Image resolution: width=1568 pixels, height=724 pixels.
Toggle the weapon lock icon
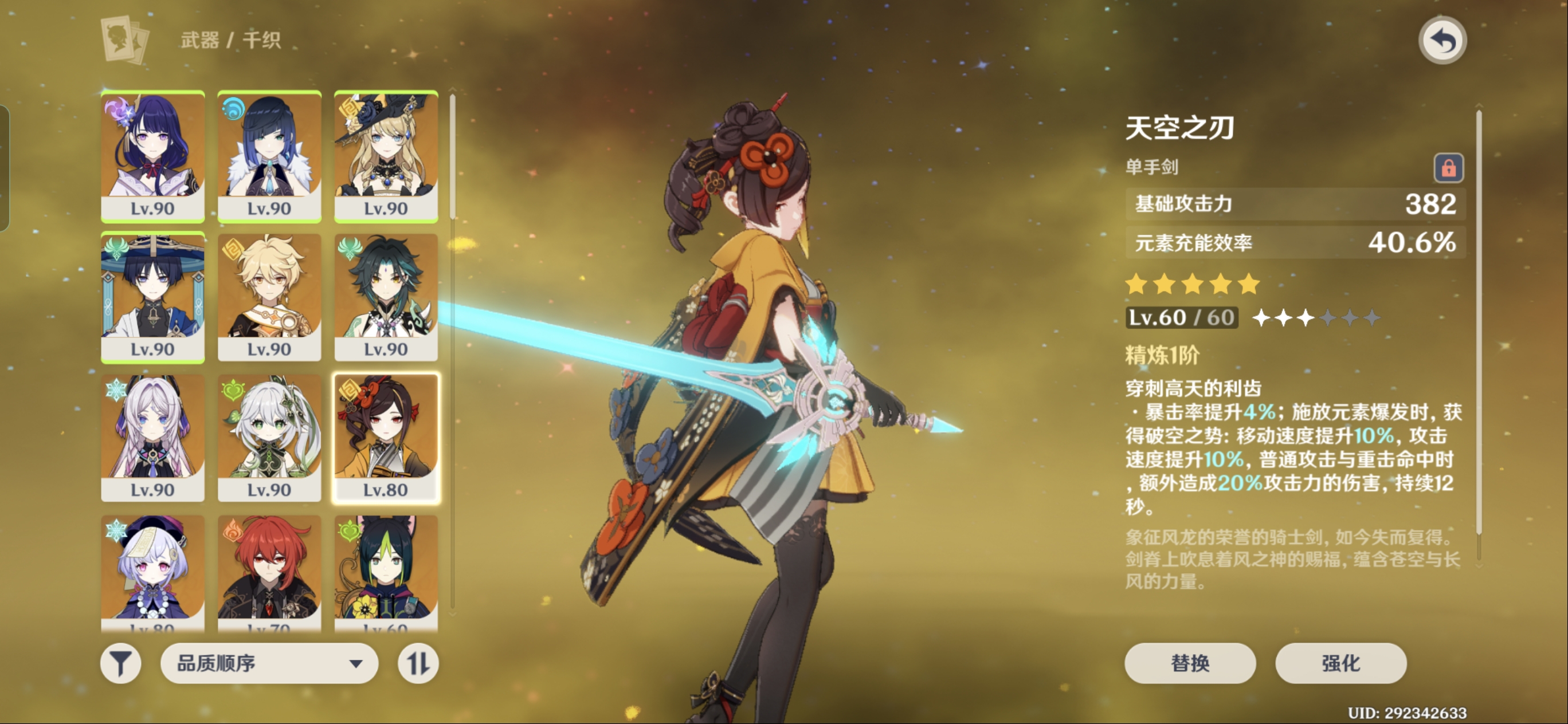[1448, 167]
